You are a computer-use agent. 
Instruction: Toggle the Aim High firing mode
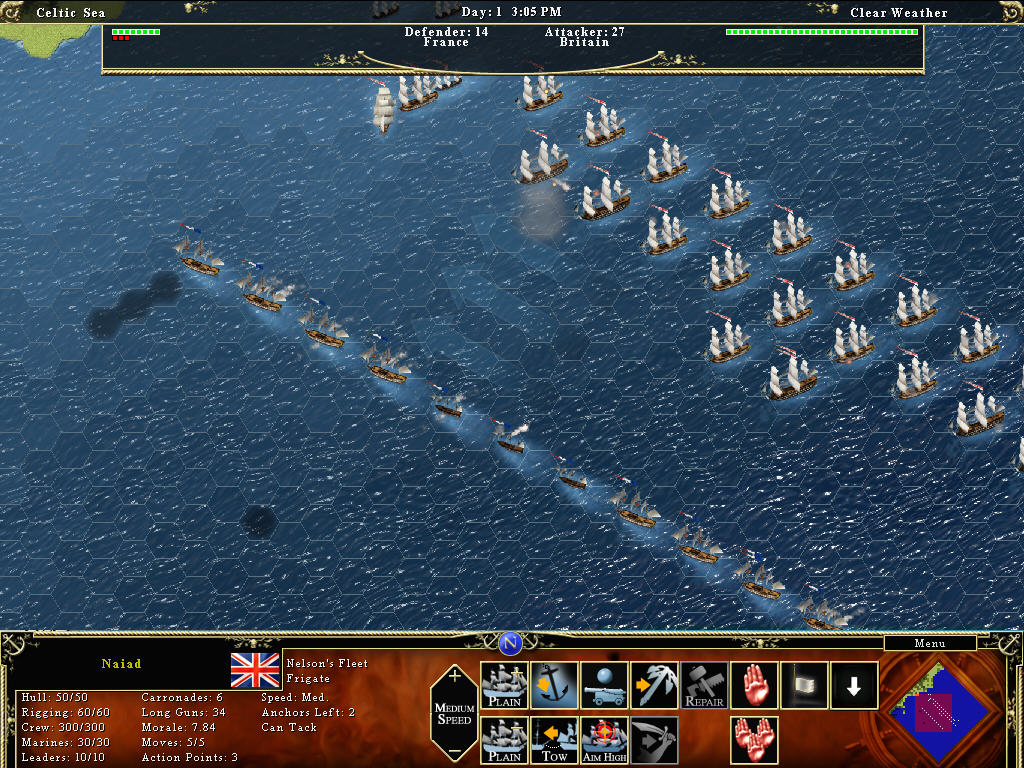pyautogui.click(x=604, y=740)
